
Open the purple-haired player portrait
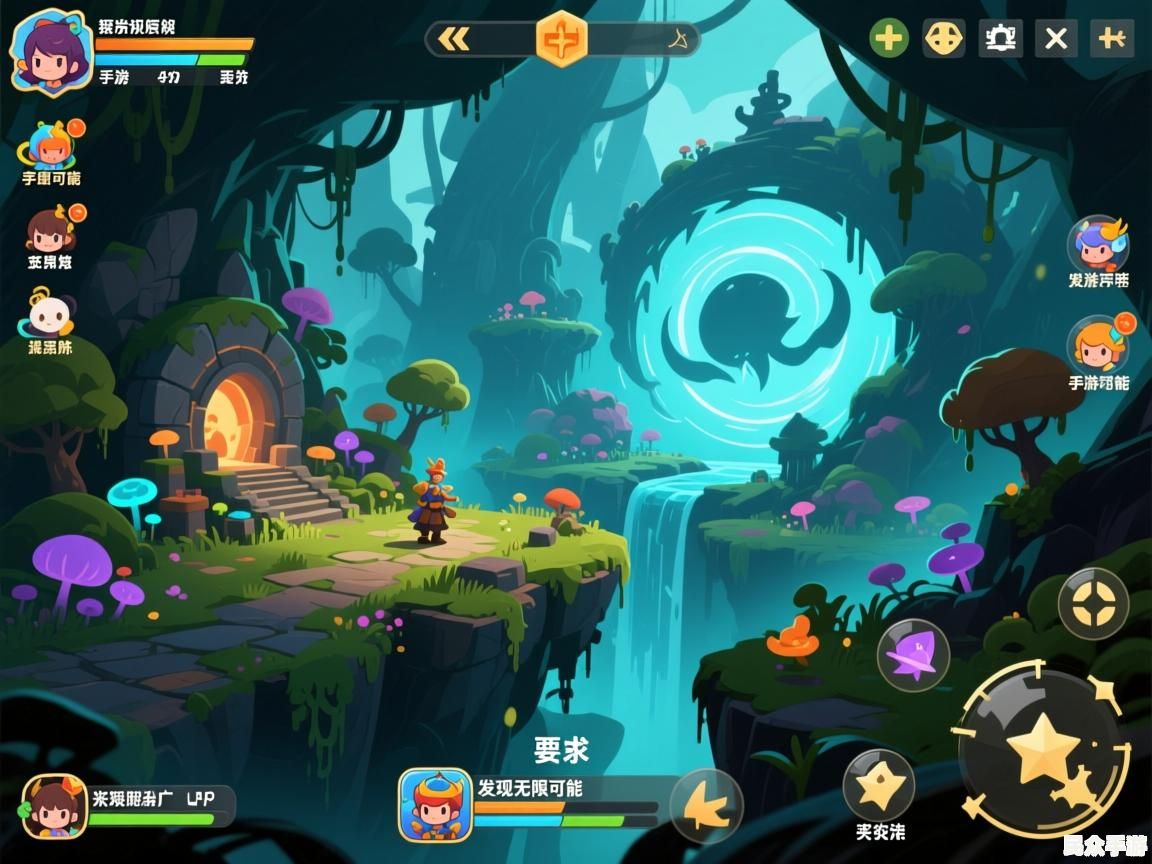coord(50,52)
